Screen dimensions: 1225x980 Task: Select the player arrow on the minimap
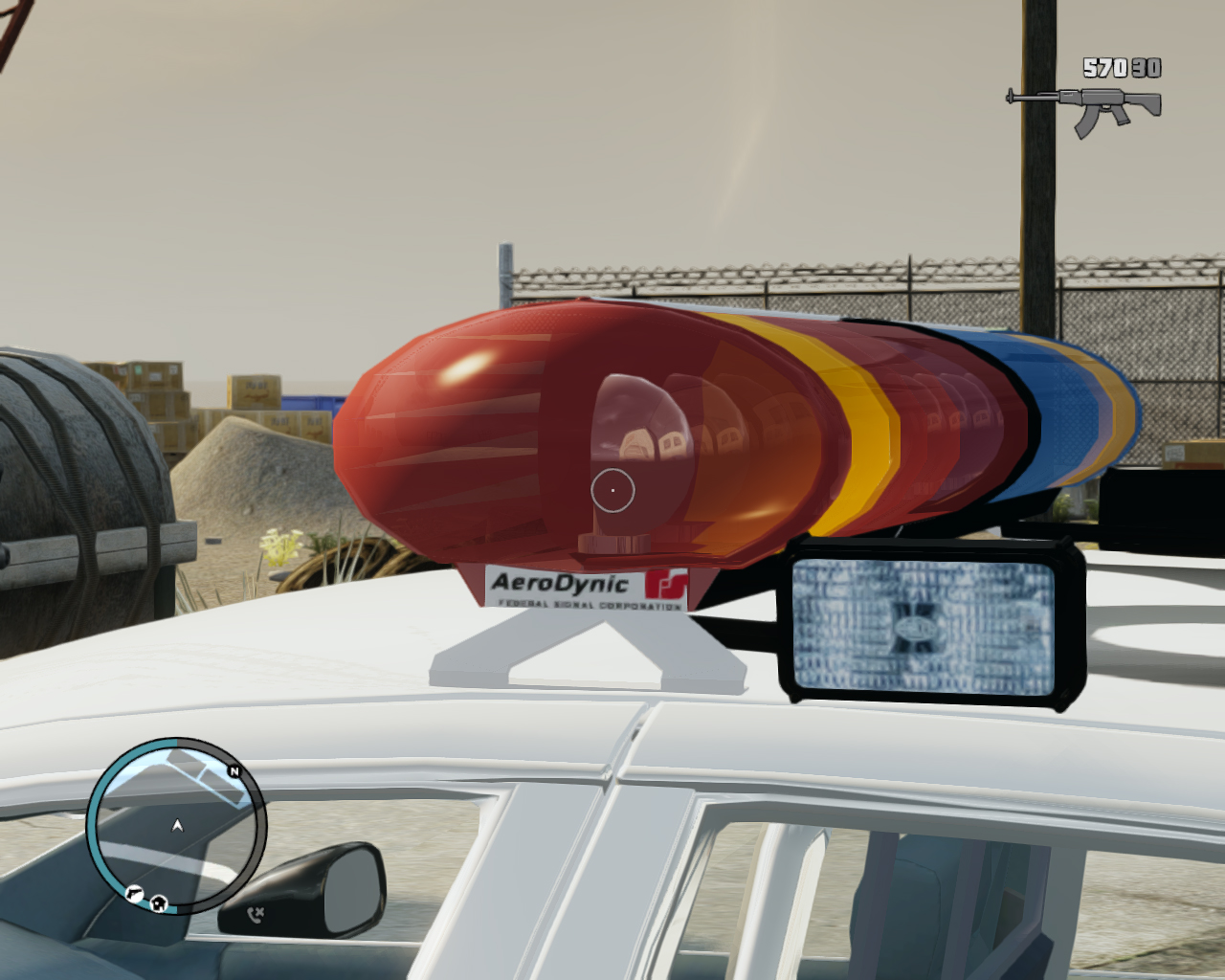pyautogui.click(x=177, y=825)
